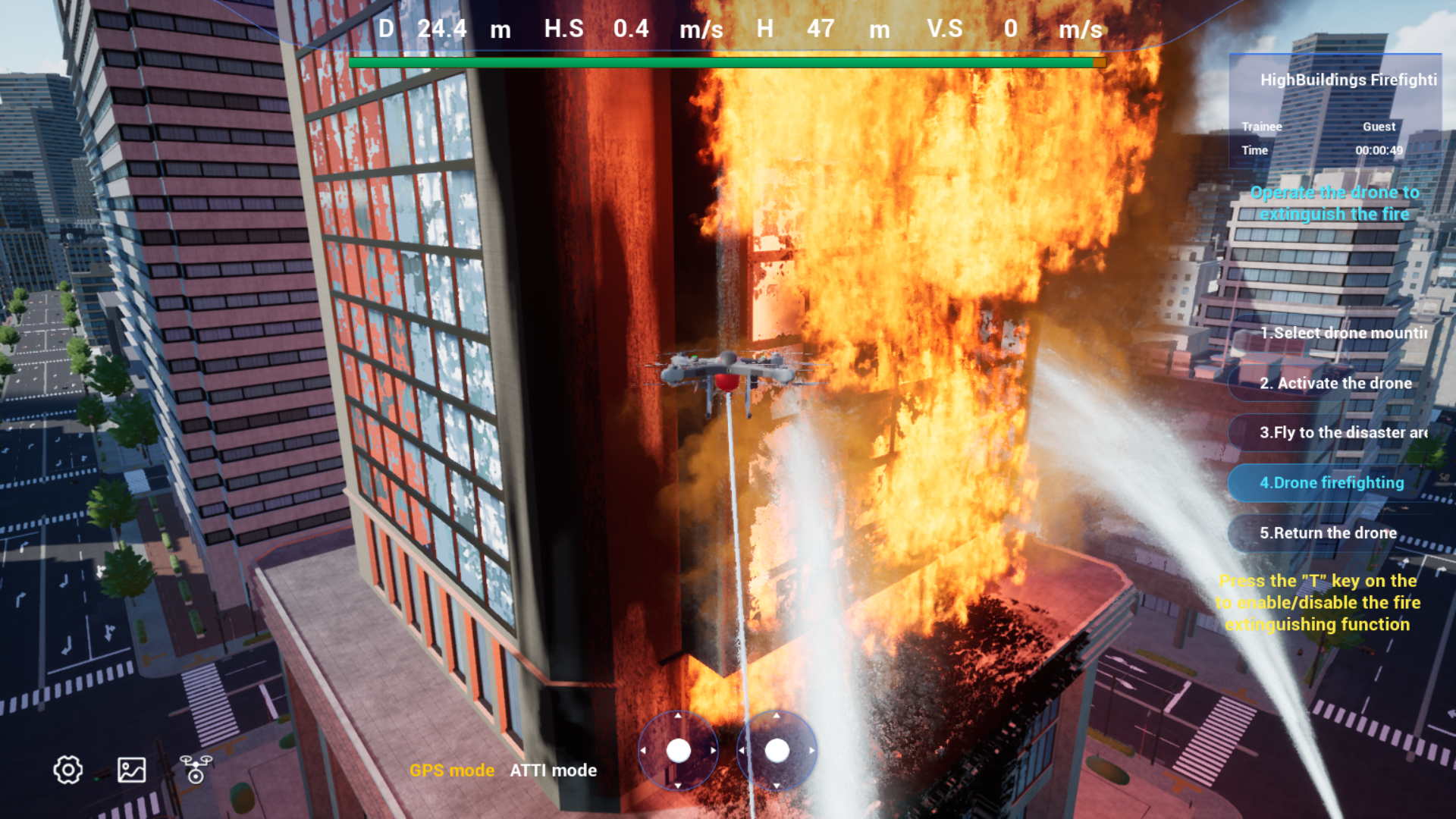
Task: Click the picture gallery icon
Action: (x=131, y=770)
